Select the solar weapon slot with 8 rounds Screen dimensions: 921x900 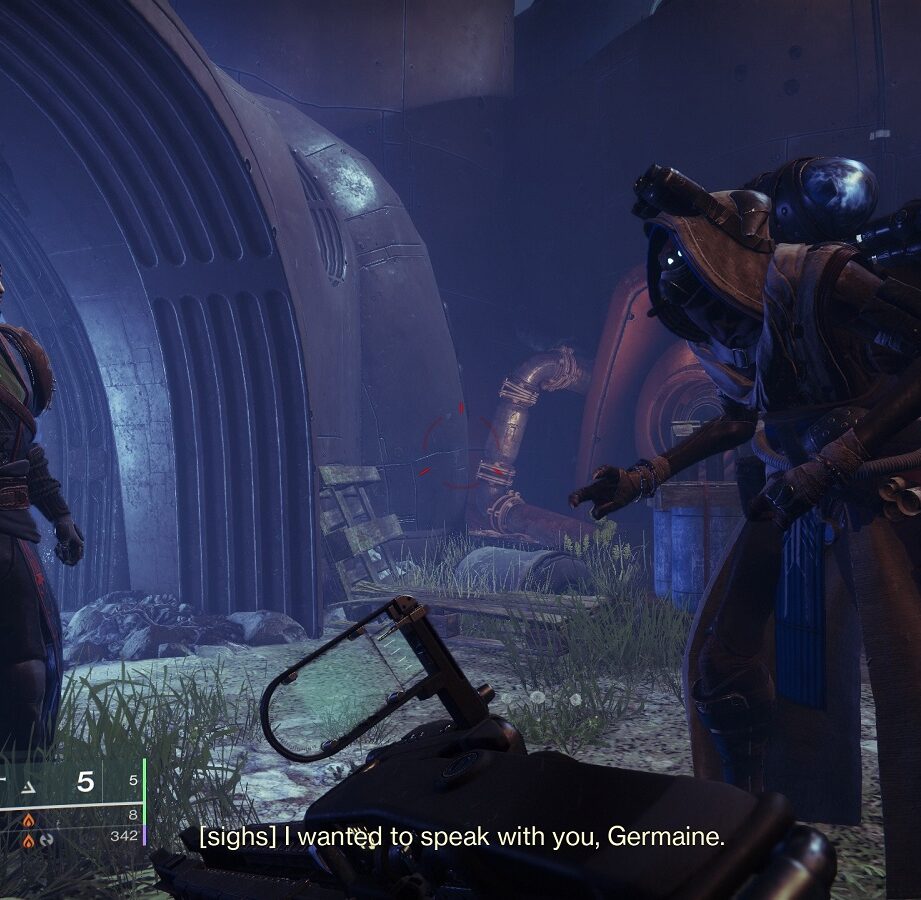point(28,819)
